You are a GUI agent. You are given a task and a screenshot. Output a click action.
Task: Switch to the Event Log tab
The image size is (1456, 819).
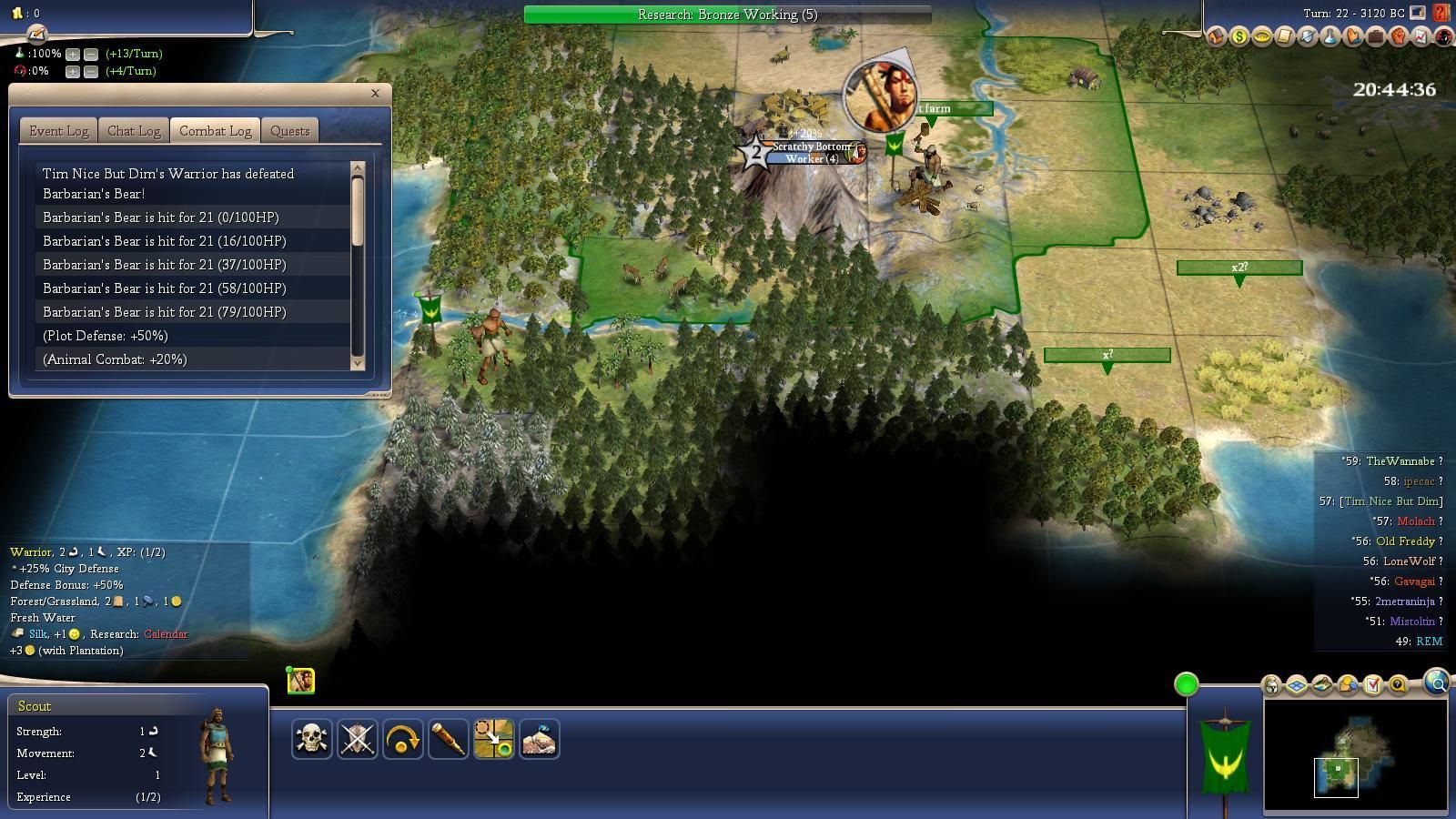tap(59, 131)
